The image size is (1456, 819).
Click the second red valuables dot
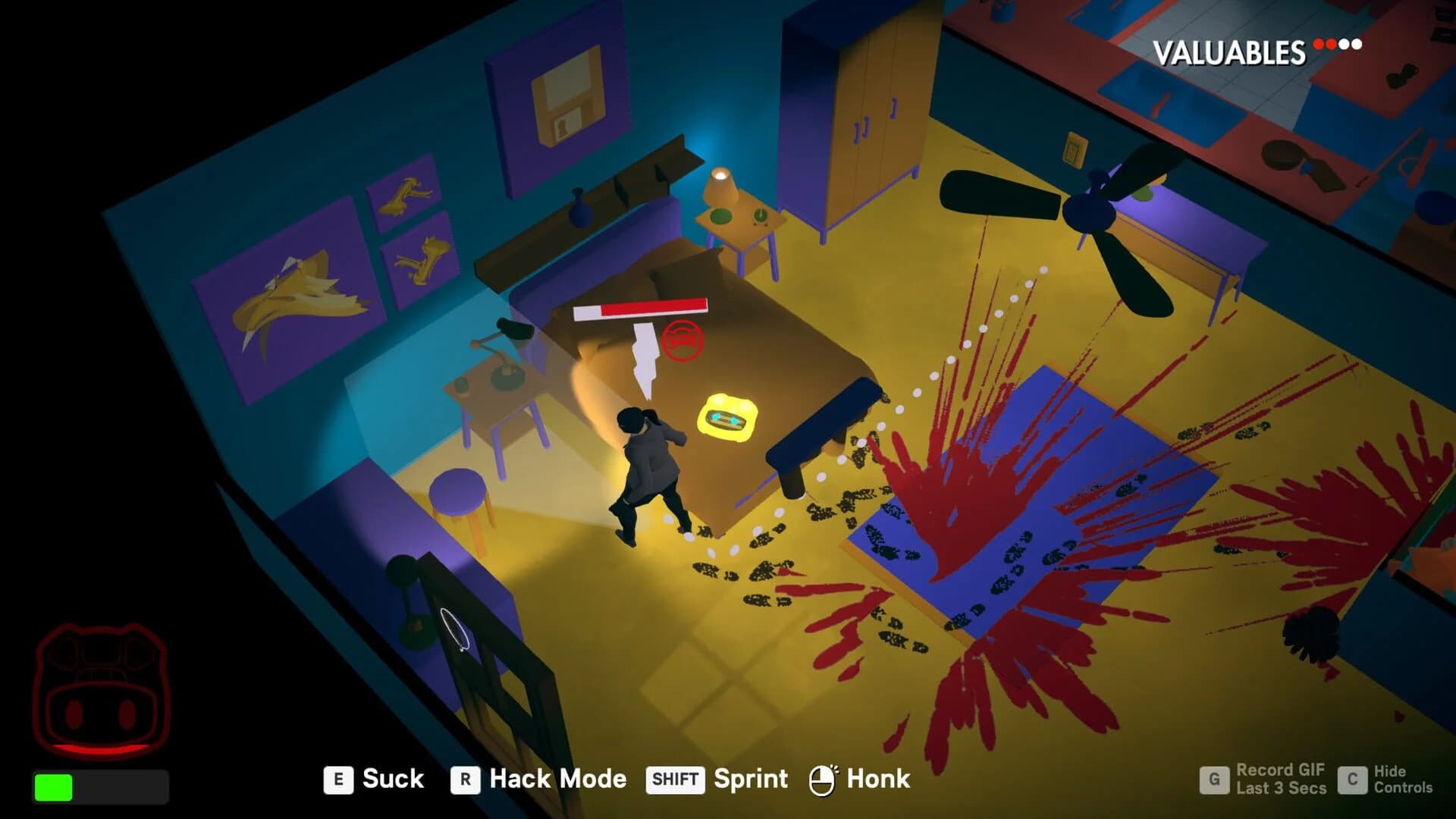(x=1331, y=44)
